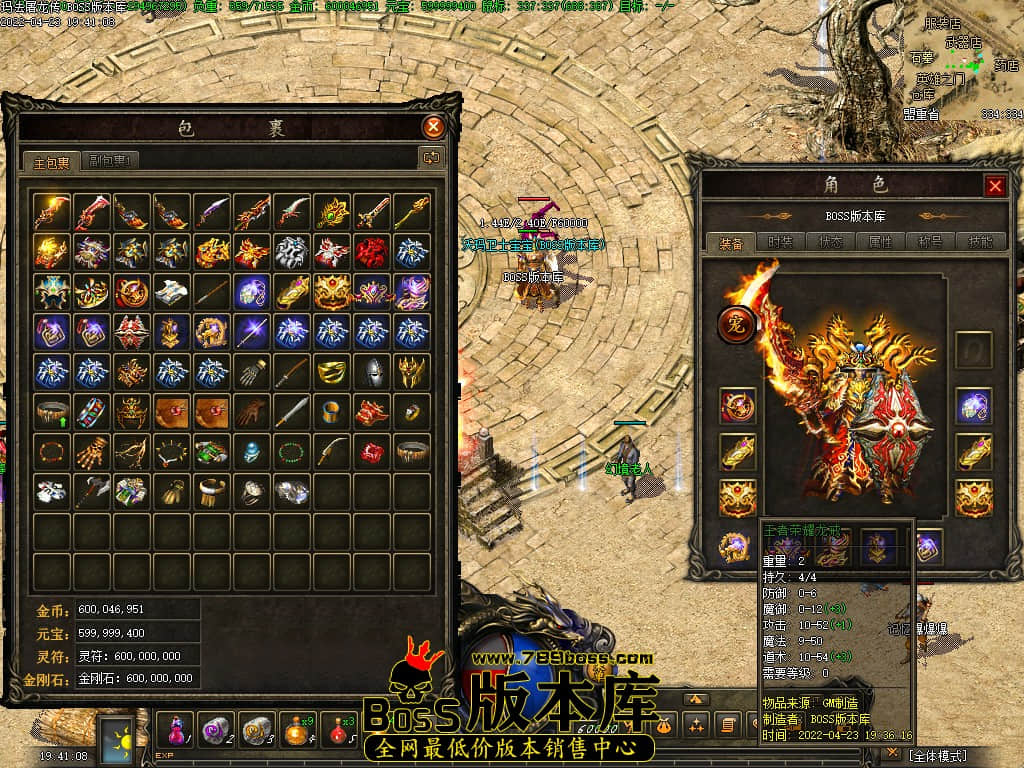
Task: Close the 角色 character window
Action: click(995, 186)
